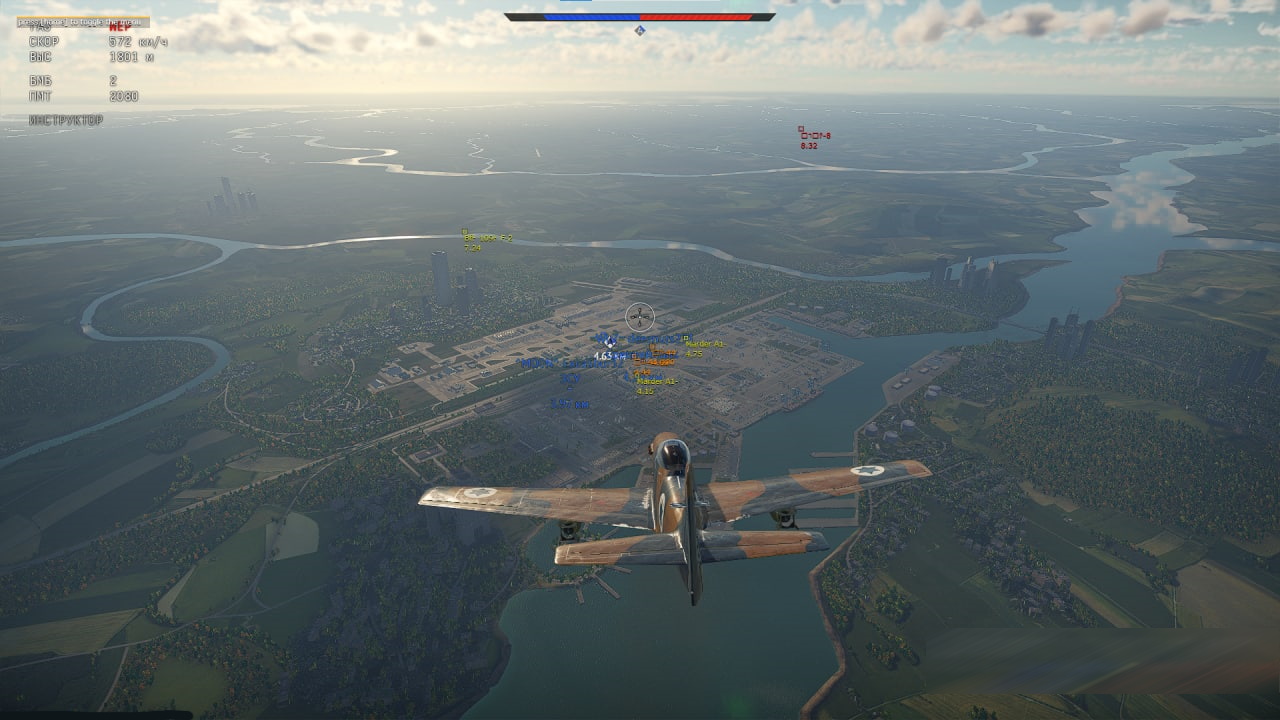
Task: Toggle the WEP engine mode indicator
Action: [x=119, y=28]
